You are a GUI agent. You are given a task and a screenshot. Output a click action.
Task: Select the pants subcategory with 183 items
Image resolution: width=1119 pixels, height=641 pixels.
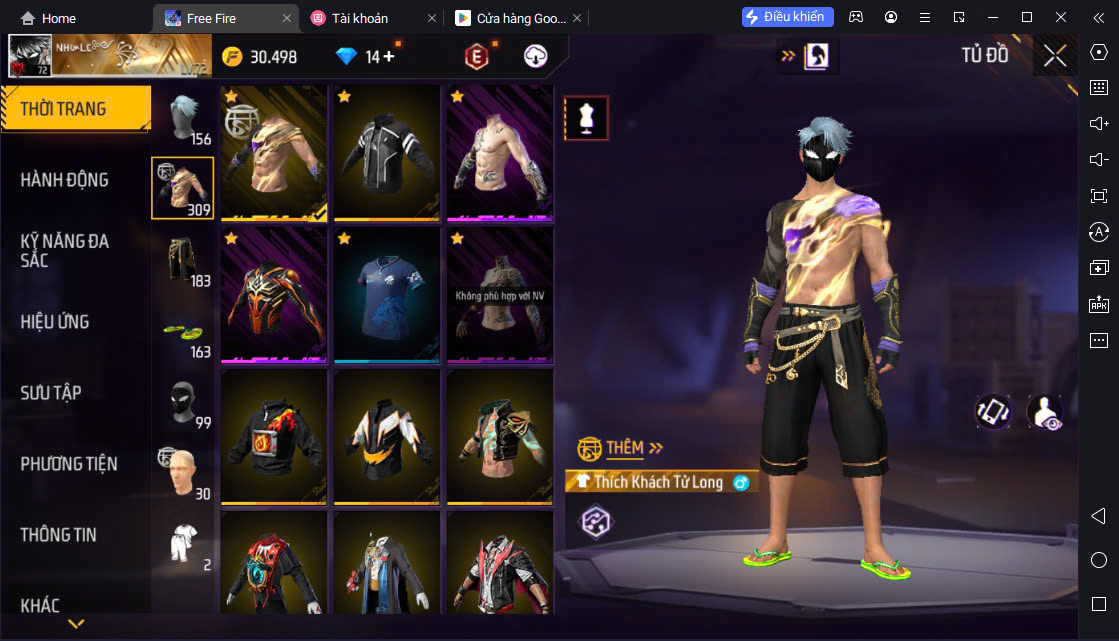(x=183, y=260)
